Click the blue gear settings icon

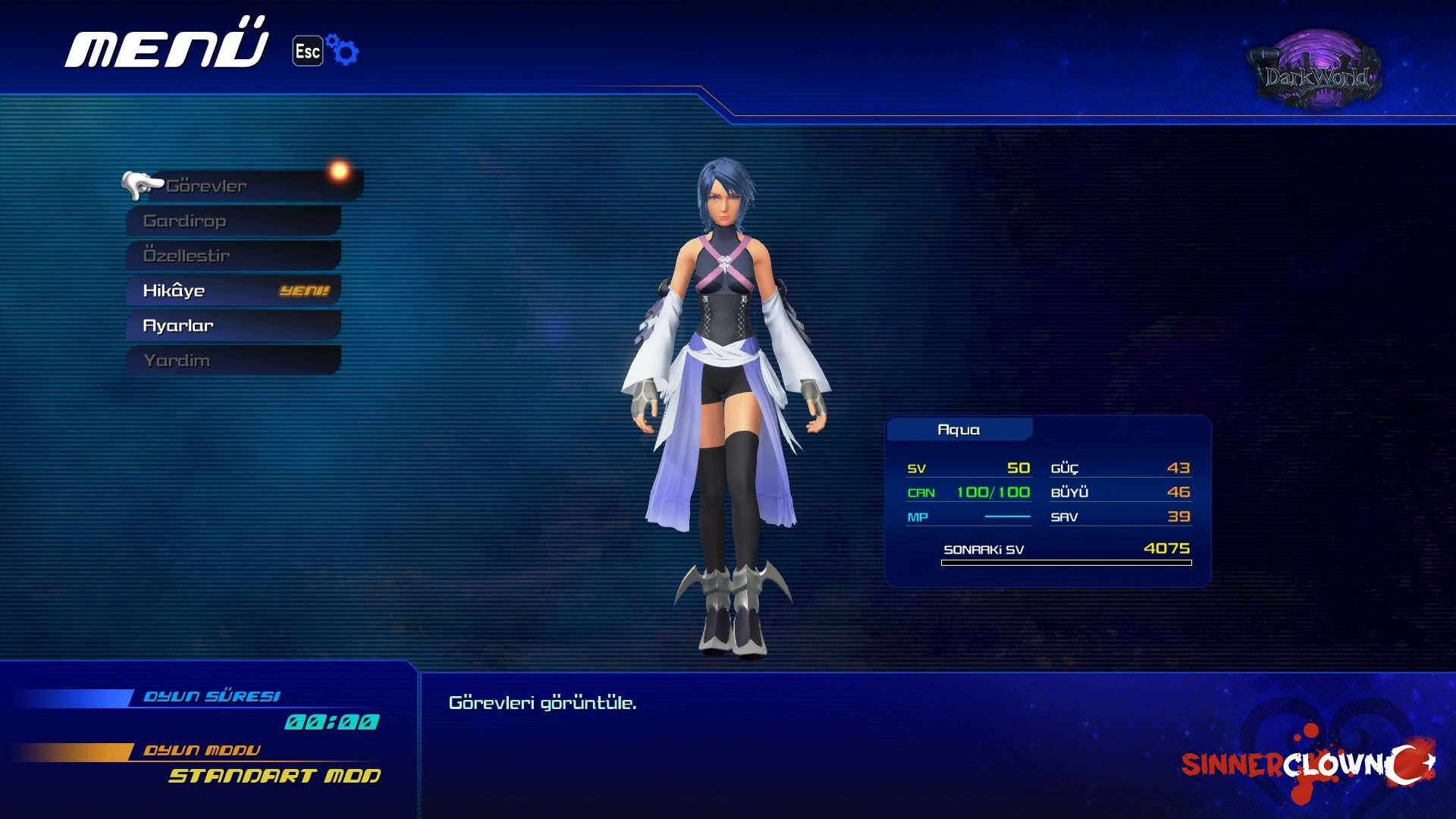point(344,51)
